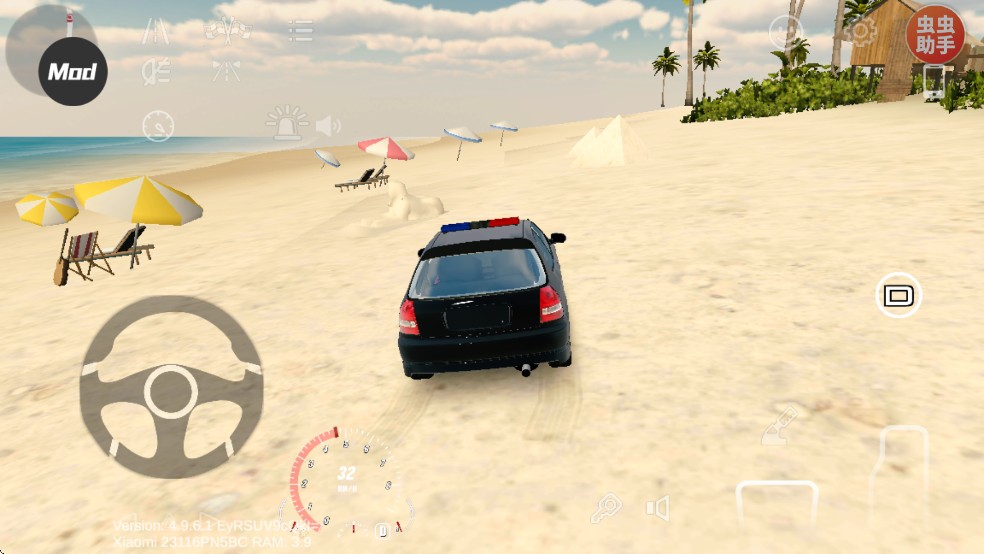
Task: Open the list menu icon
Action: coord(300,30)
